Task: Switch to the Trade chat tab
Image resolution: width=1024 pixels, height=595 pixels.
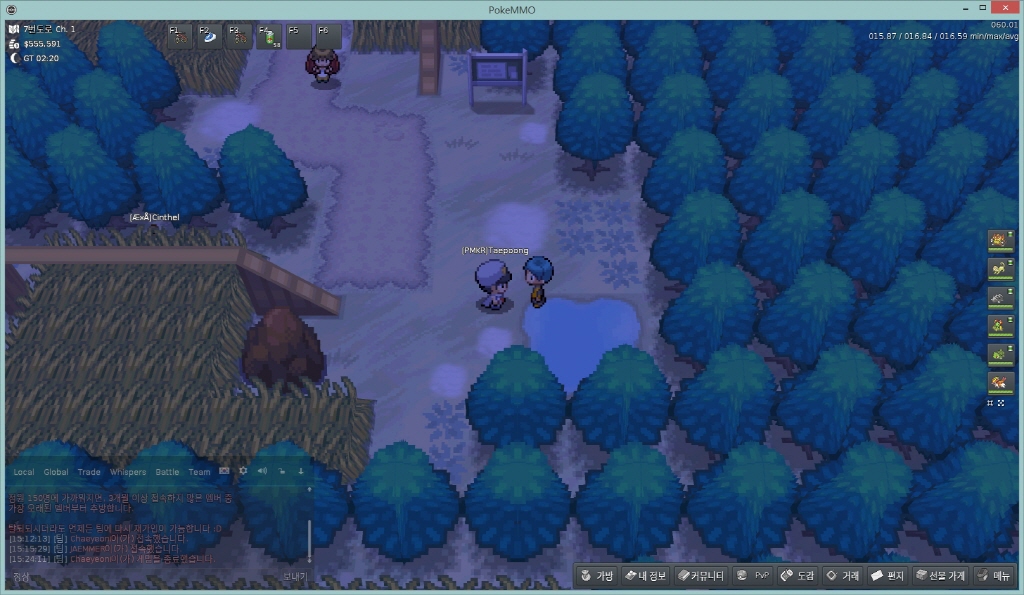Action: 89,472
